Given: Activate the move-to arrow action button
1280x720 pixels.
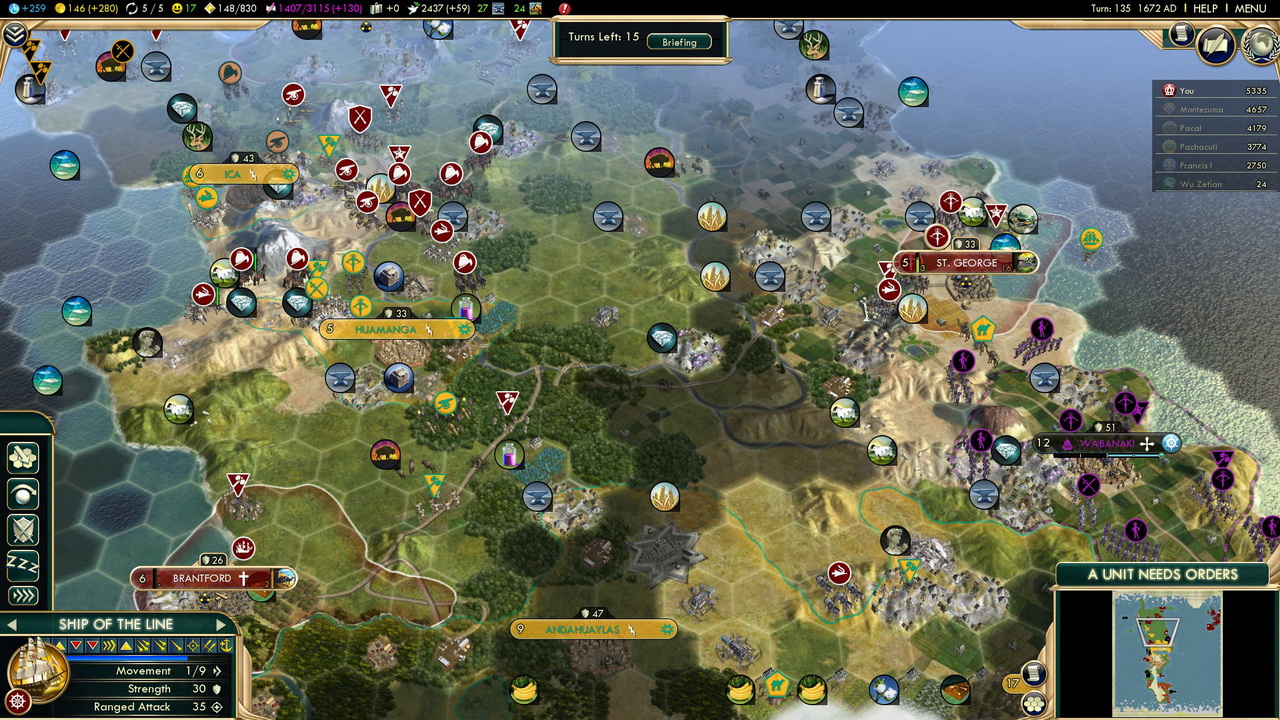Looking at the screenshot, I should point(22,596).
